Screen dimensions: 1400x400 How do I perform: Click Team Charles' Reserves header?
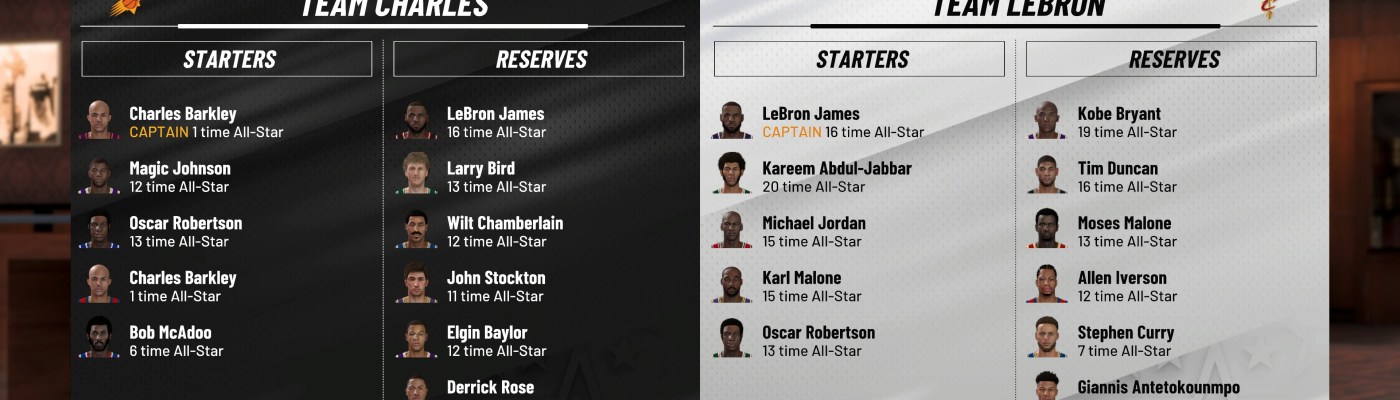tap(539, 59)
